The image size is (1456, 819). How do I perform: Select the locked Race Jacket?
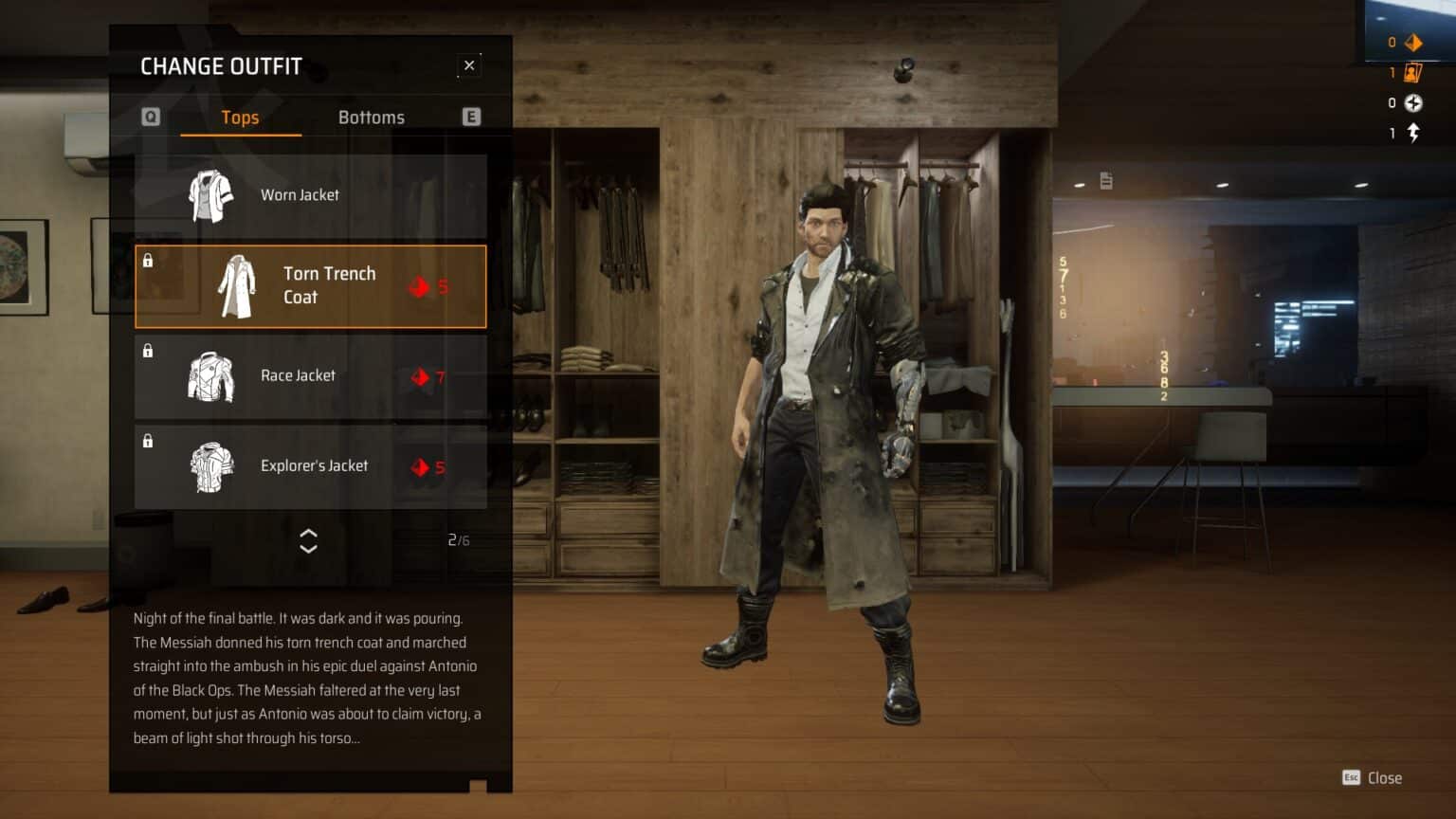click(311, 376)
